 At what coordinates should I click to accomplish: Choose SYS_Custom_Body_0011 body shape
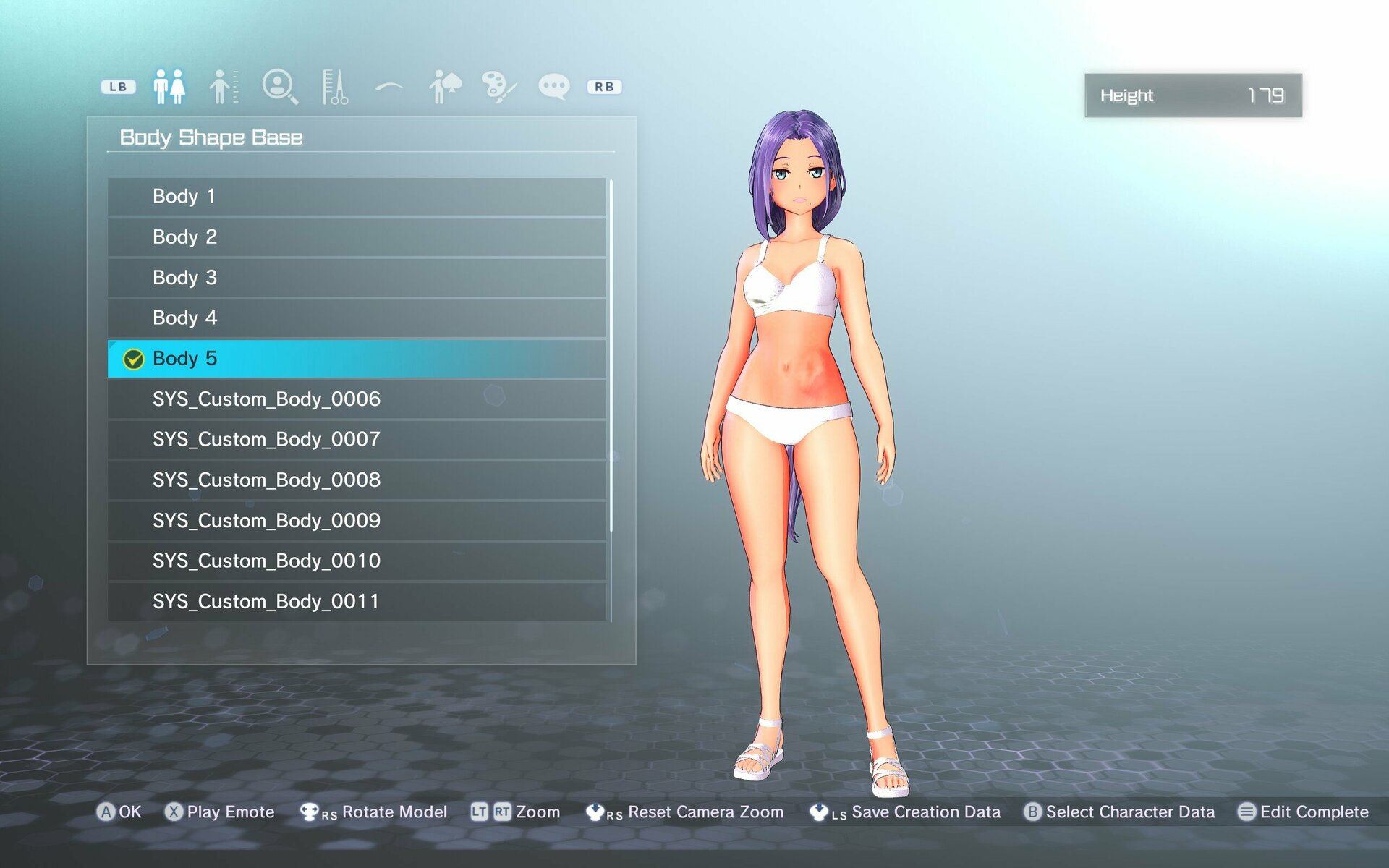(x=357, y=602)
